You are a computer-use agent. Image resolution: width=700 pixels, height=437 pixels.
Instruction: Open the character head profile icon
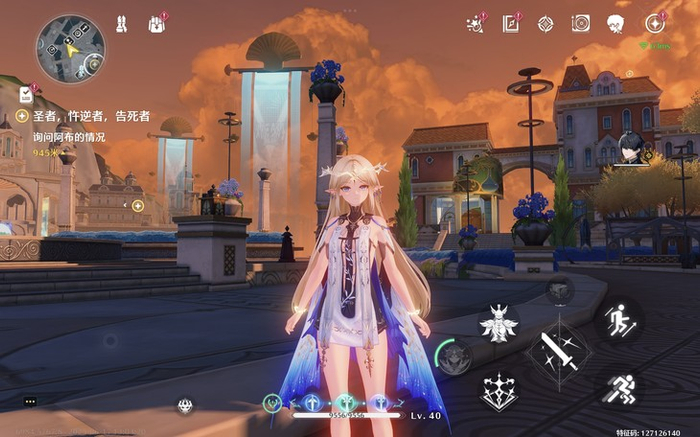point(617,22)
